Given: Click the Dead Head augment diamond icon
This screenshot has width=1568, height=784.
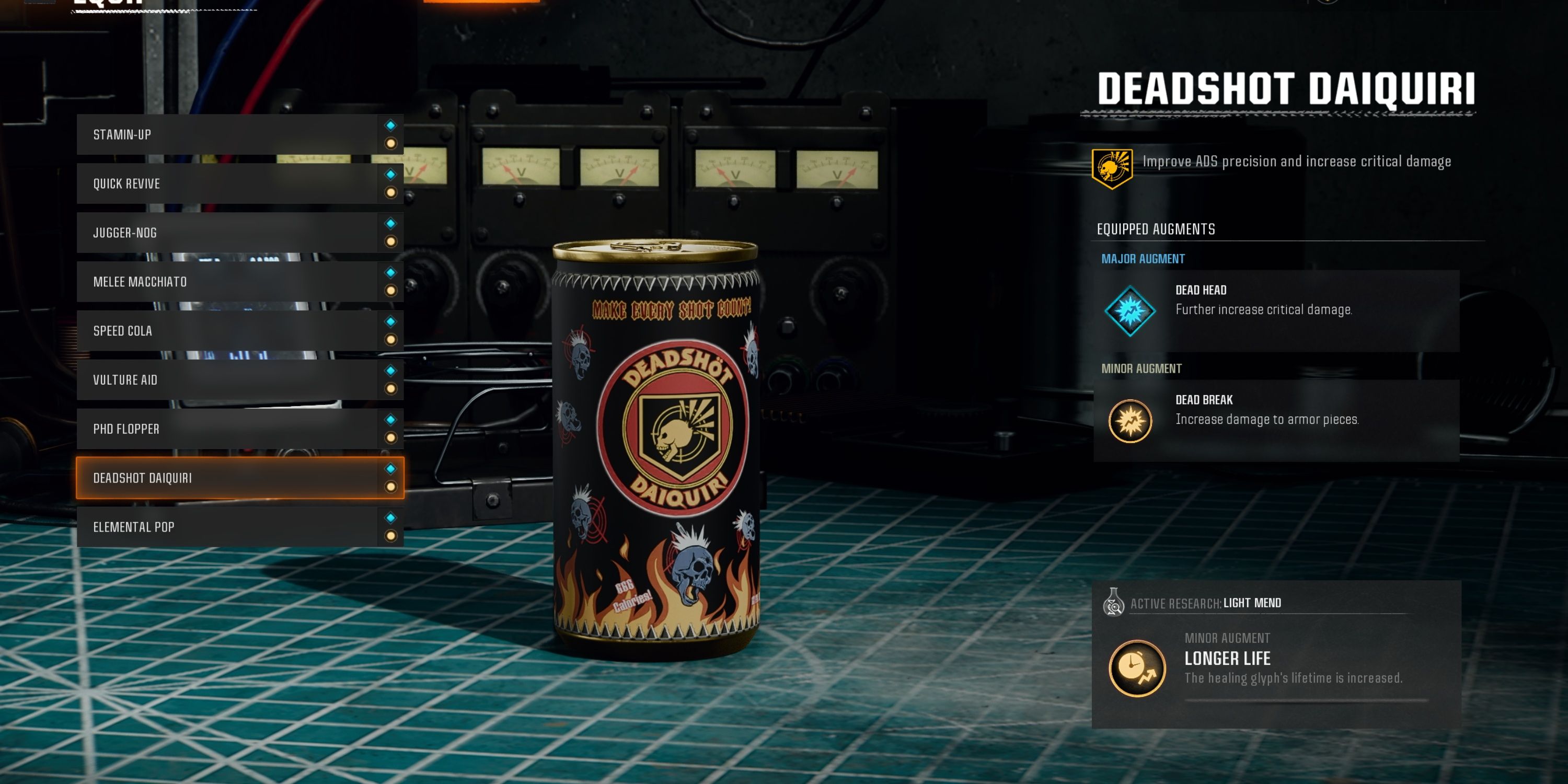Looking at the screenshot, I should click(1129, 309).
